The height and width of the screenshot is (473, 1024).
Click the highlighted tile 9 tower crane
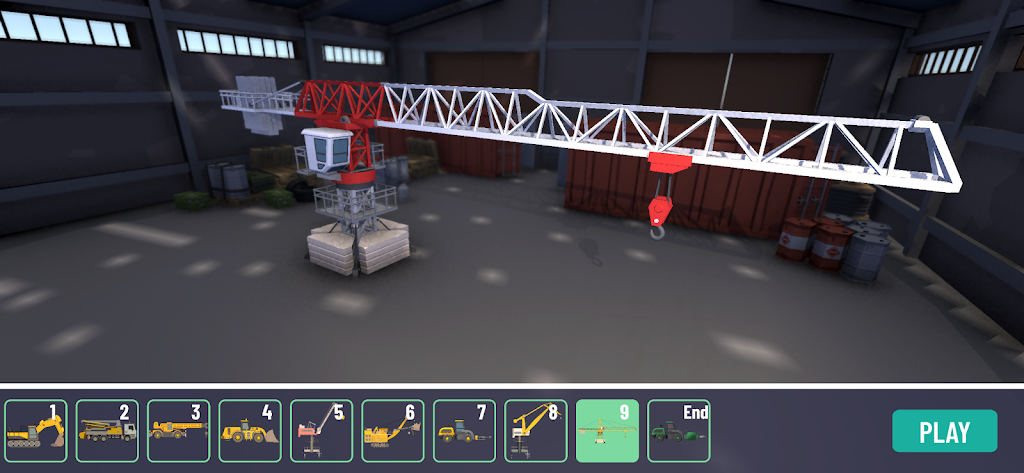tap(608, 431)
